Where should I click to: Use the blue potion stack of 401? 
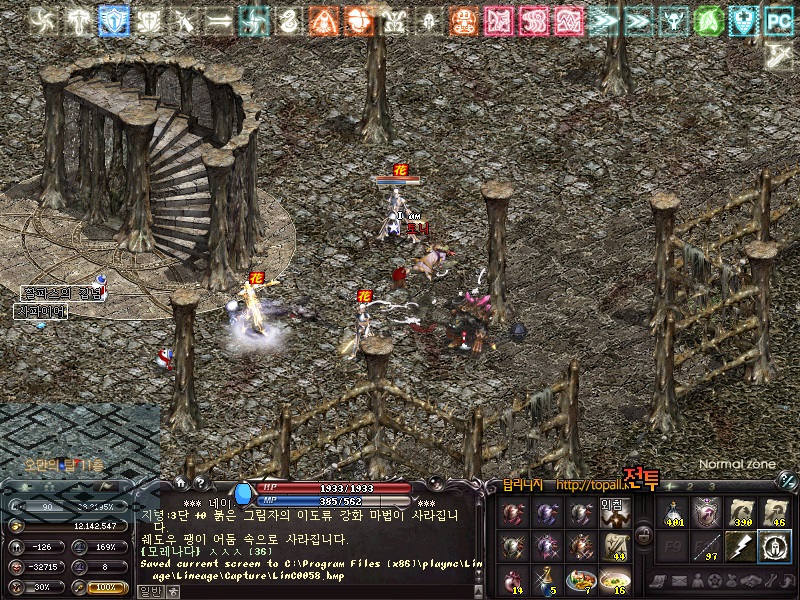(x=675, y=512)
